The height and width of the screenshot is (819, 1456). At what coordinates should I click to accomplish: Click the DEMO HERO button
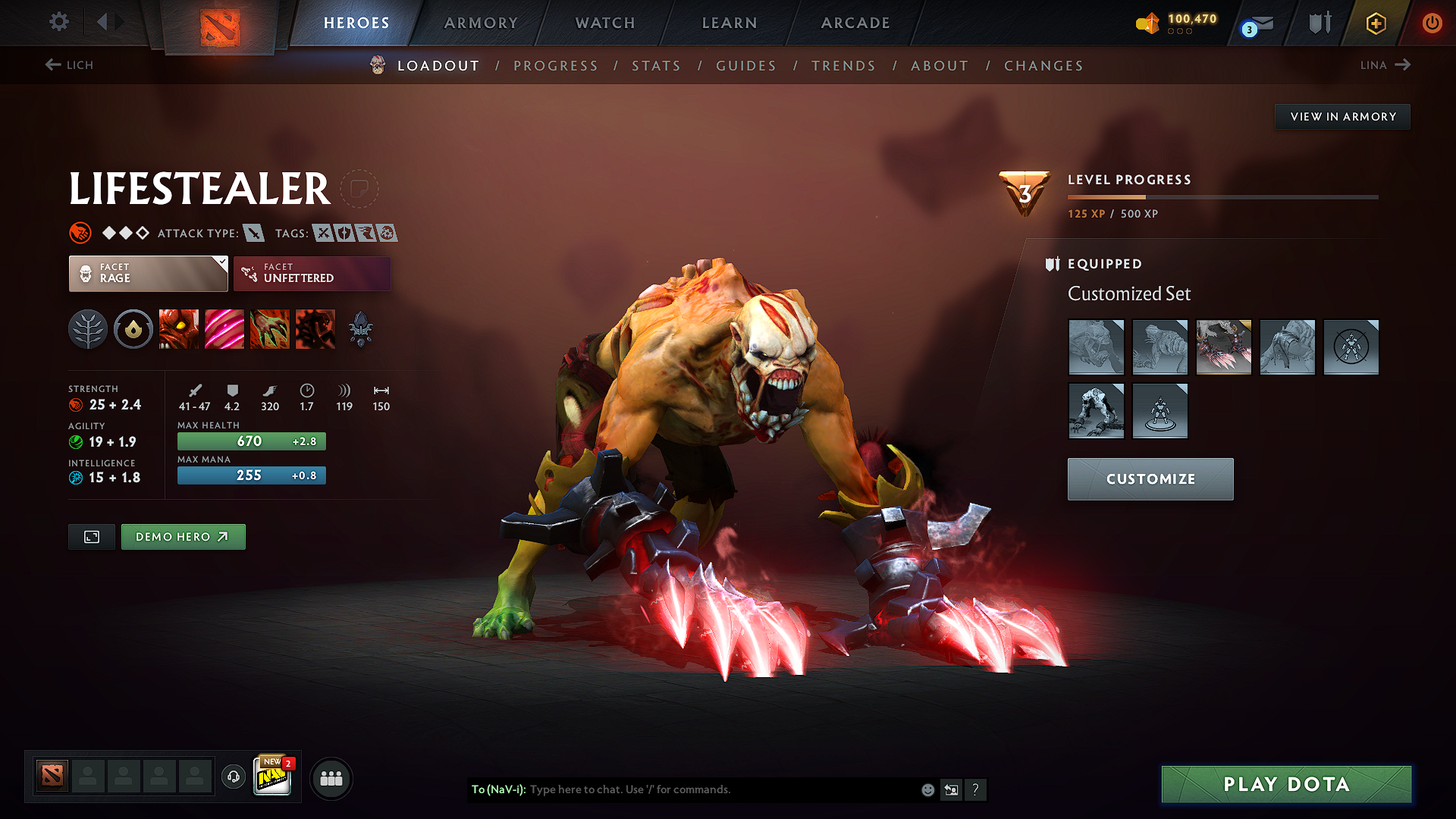[x=183, y=536]
